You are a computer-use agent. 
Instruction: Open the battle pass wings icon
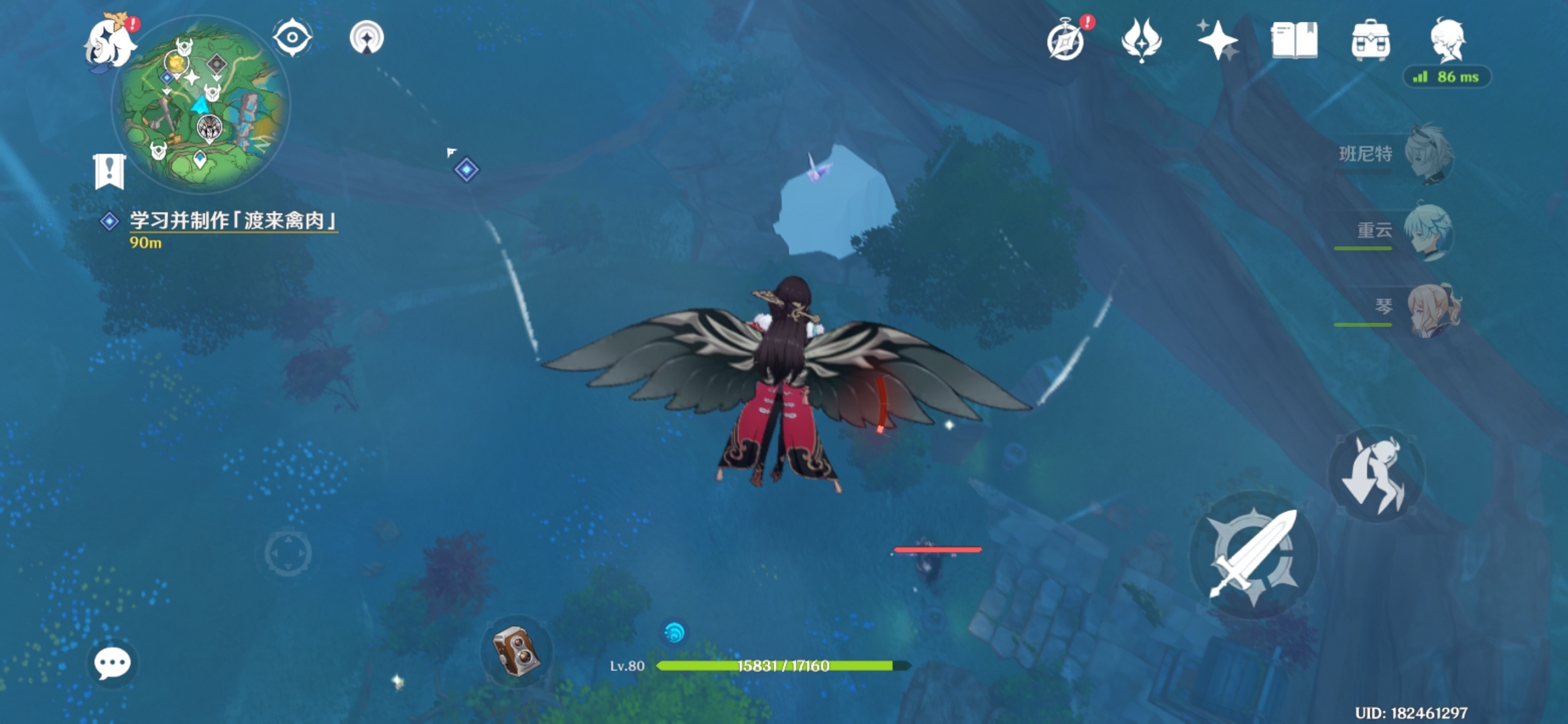1141,40
